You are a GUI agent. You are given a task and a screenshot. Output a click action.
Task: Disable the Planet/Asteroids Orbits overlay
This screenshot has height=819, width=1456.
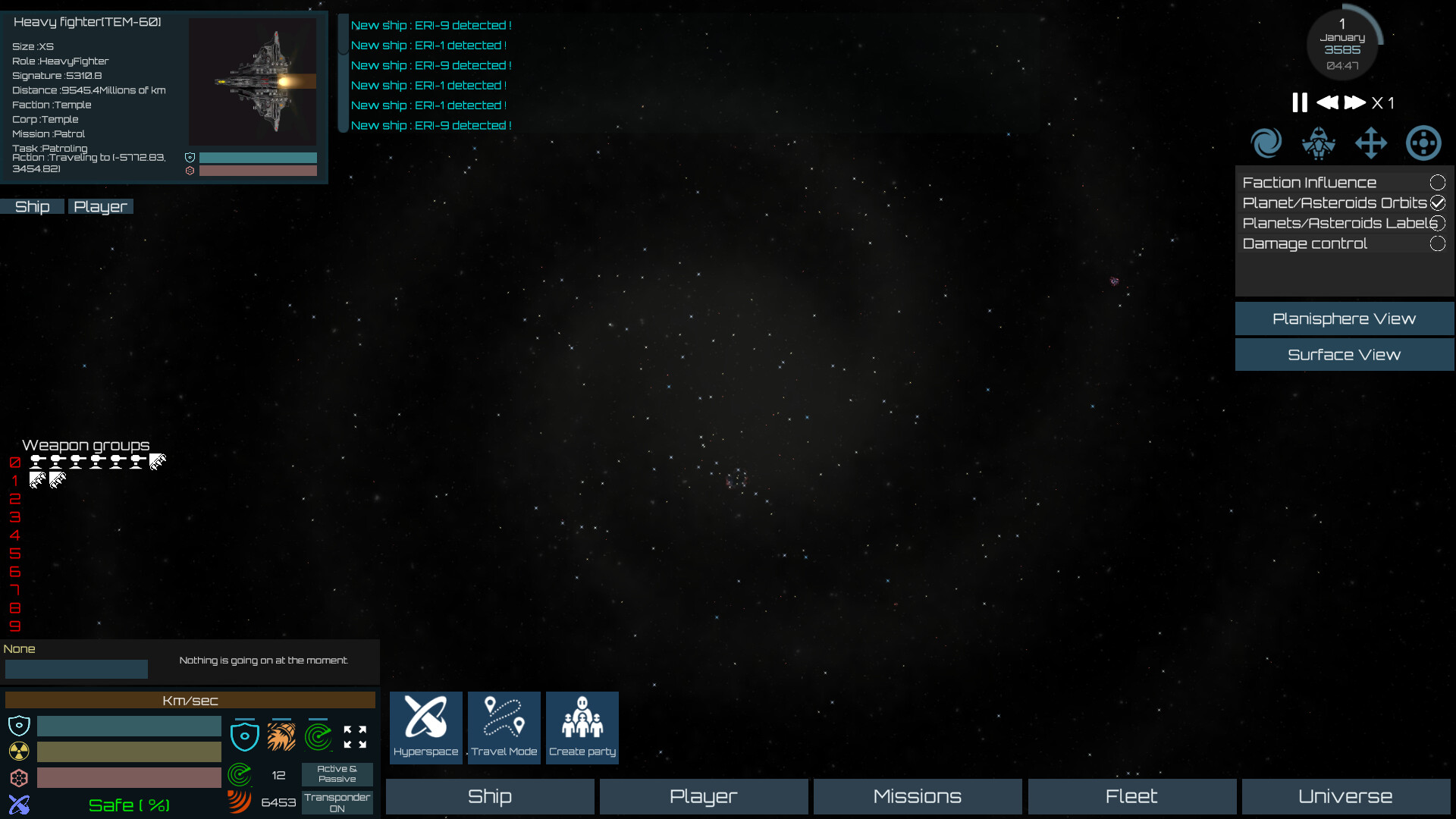[1438, 202]
